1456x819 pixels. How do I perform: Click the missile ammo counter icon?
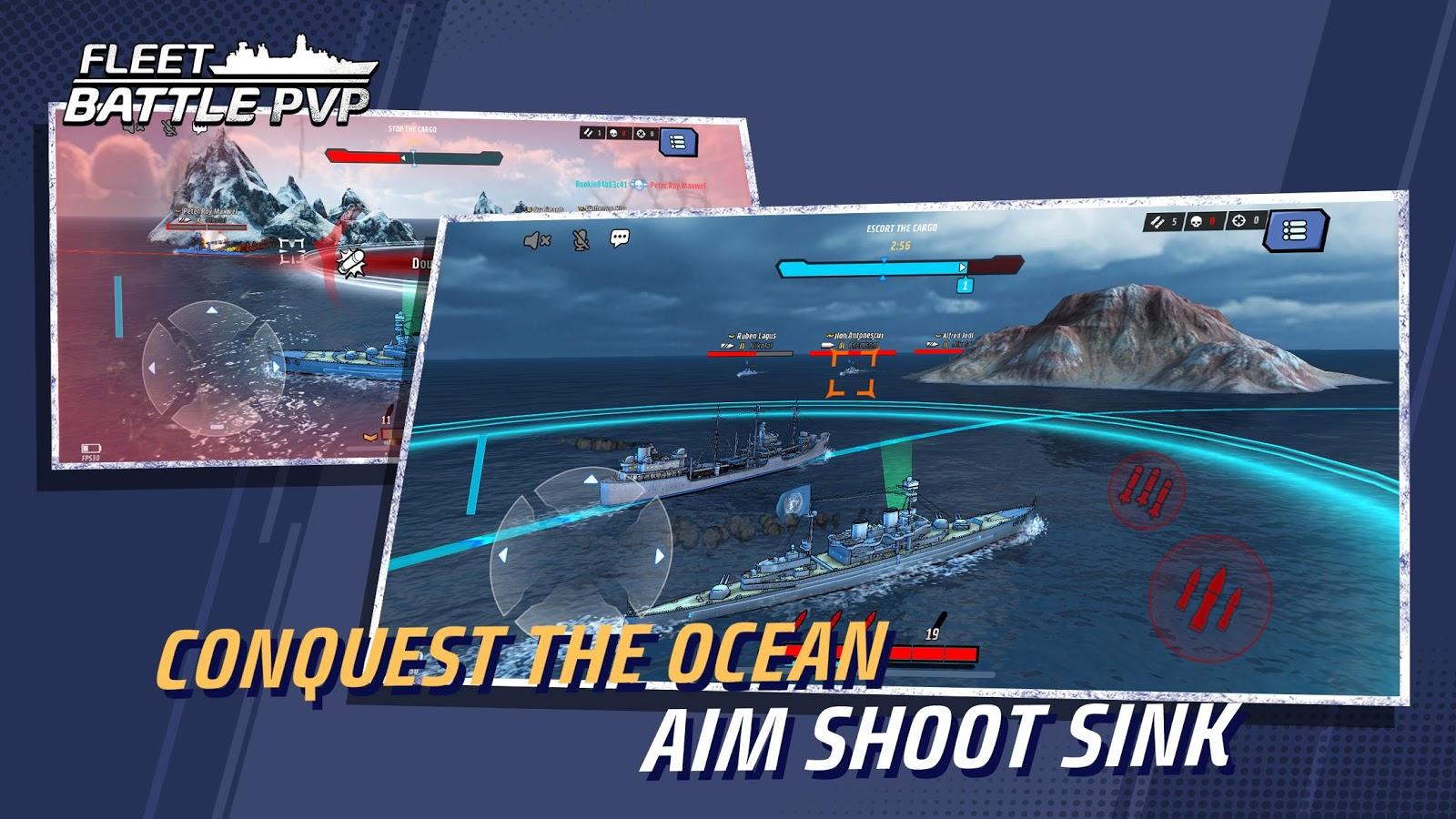[x=1157, y=222]
